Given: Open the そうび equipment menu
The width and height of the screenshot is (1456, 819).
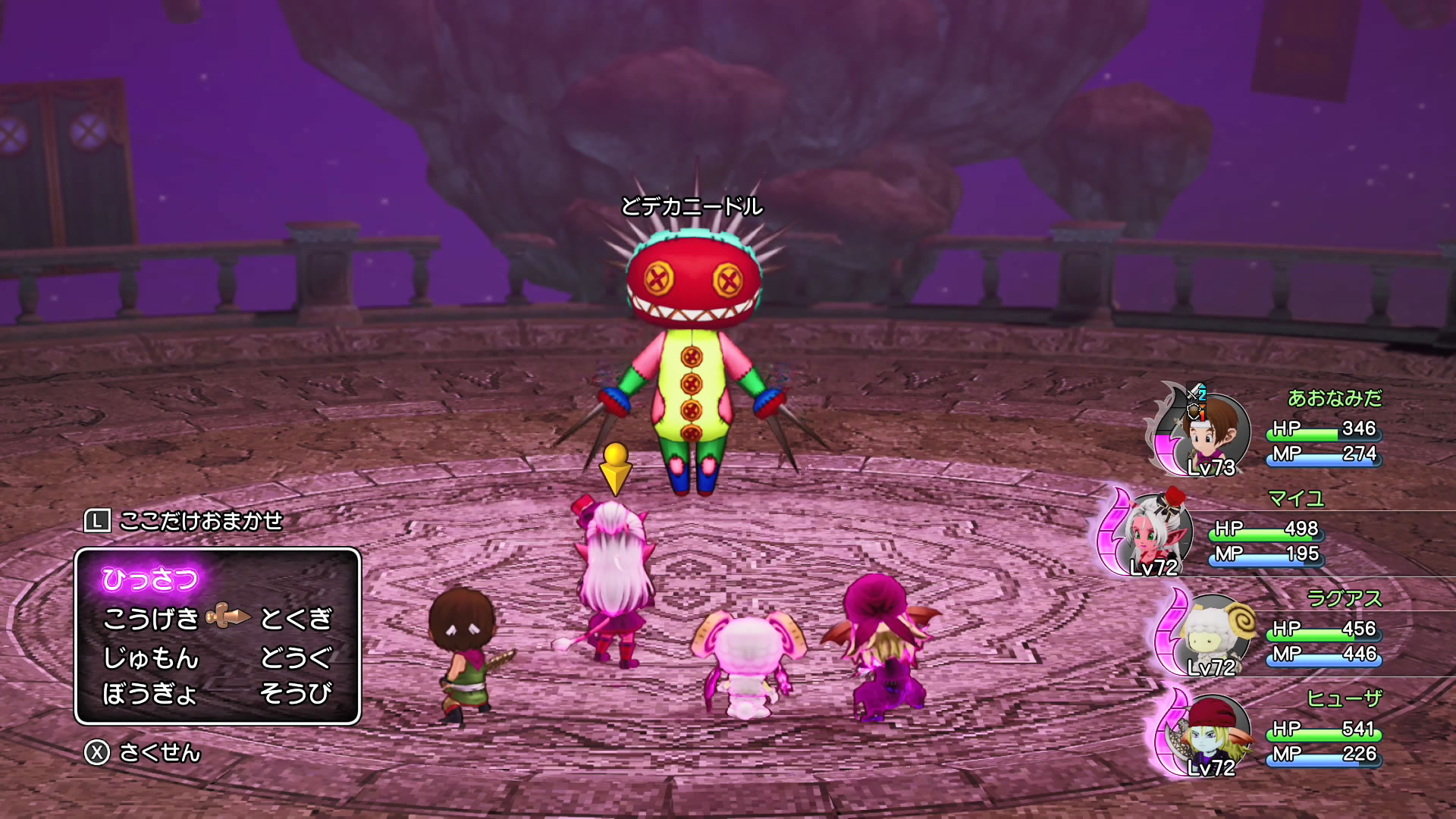Looking at the screenshot, I should 296,693.
